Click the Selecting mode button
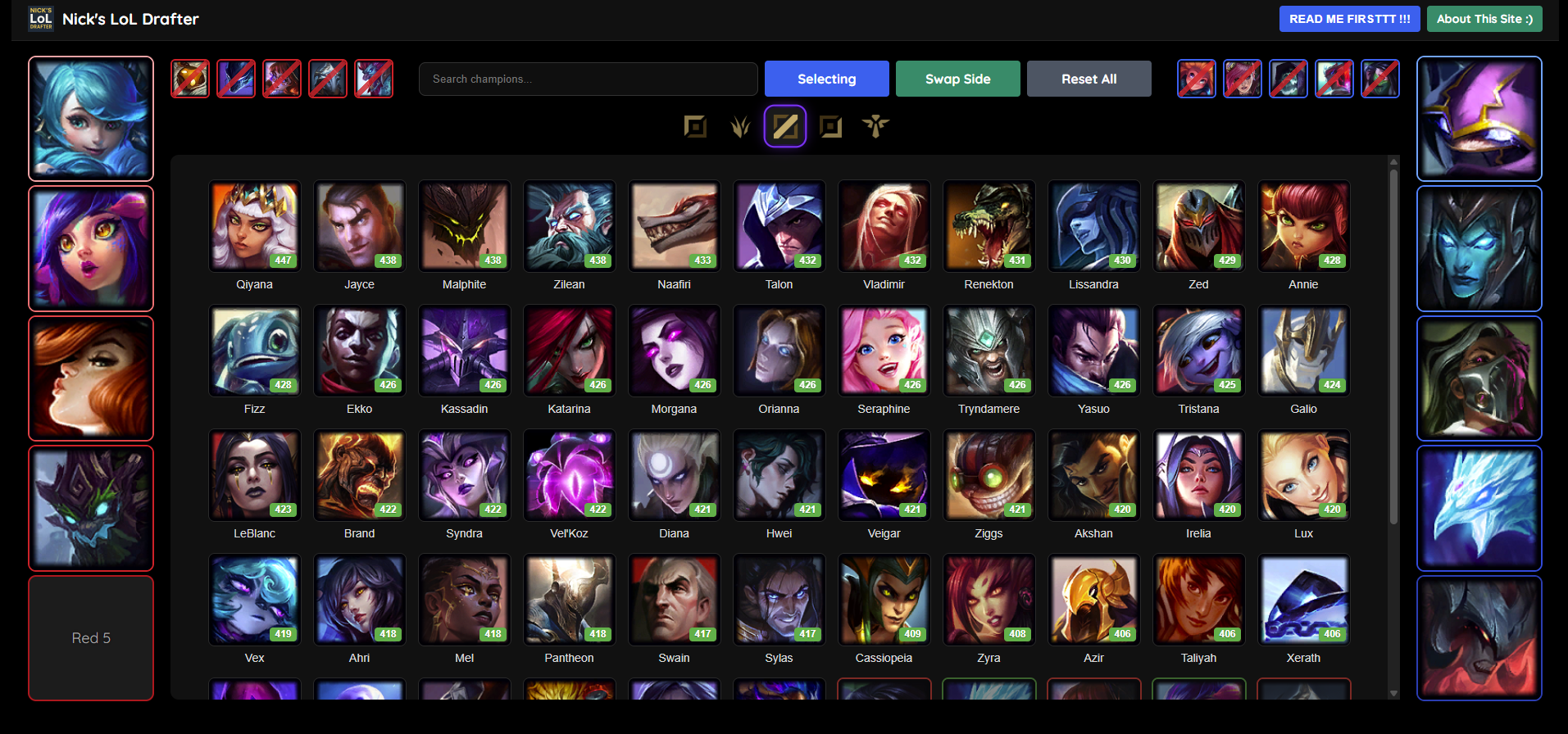Image resolution: width=1568 pixels, height=734 pixels. coord(826,79)
